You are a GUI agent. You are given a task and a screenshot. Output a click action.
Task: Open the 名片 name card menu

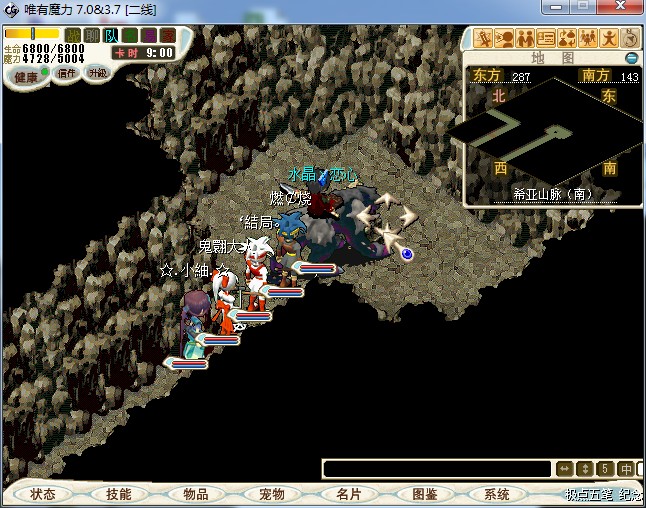[348, 494]
